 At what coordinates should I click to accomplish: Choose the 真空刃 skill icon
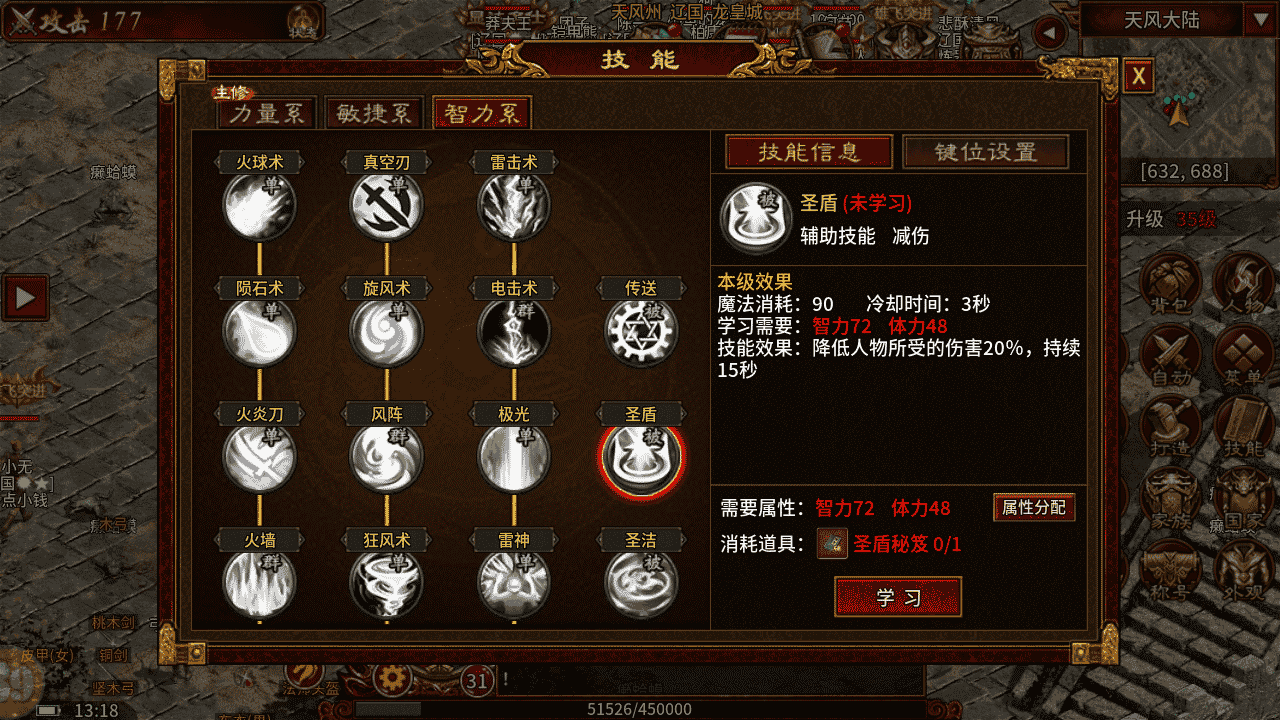coord(386,206)
